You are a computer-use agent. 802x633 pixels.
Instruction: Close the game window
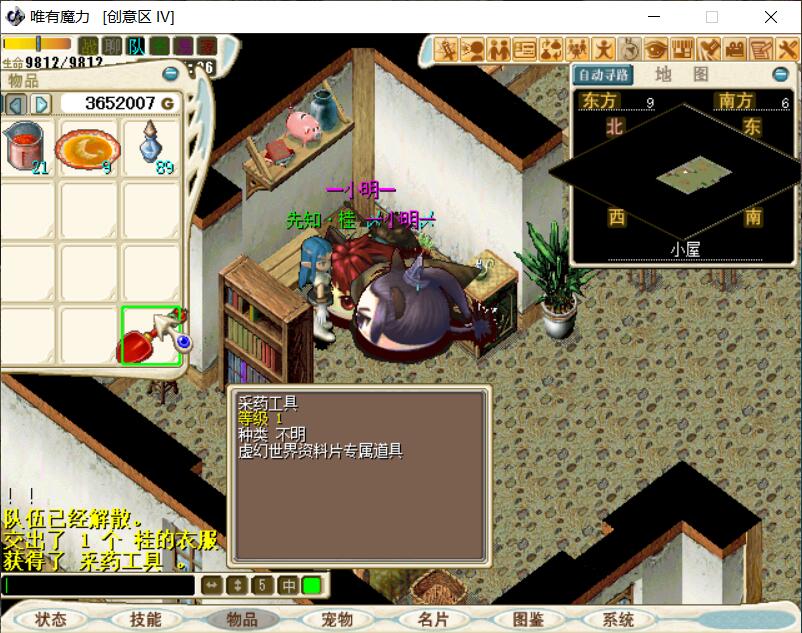770,17
